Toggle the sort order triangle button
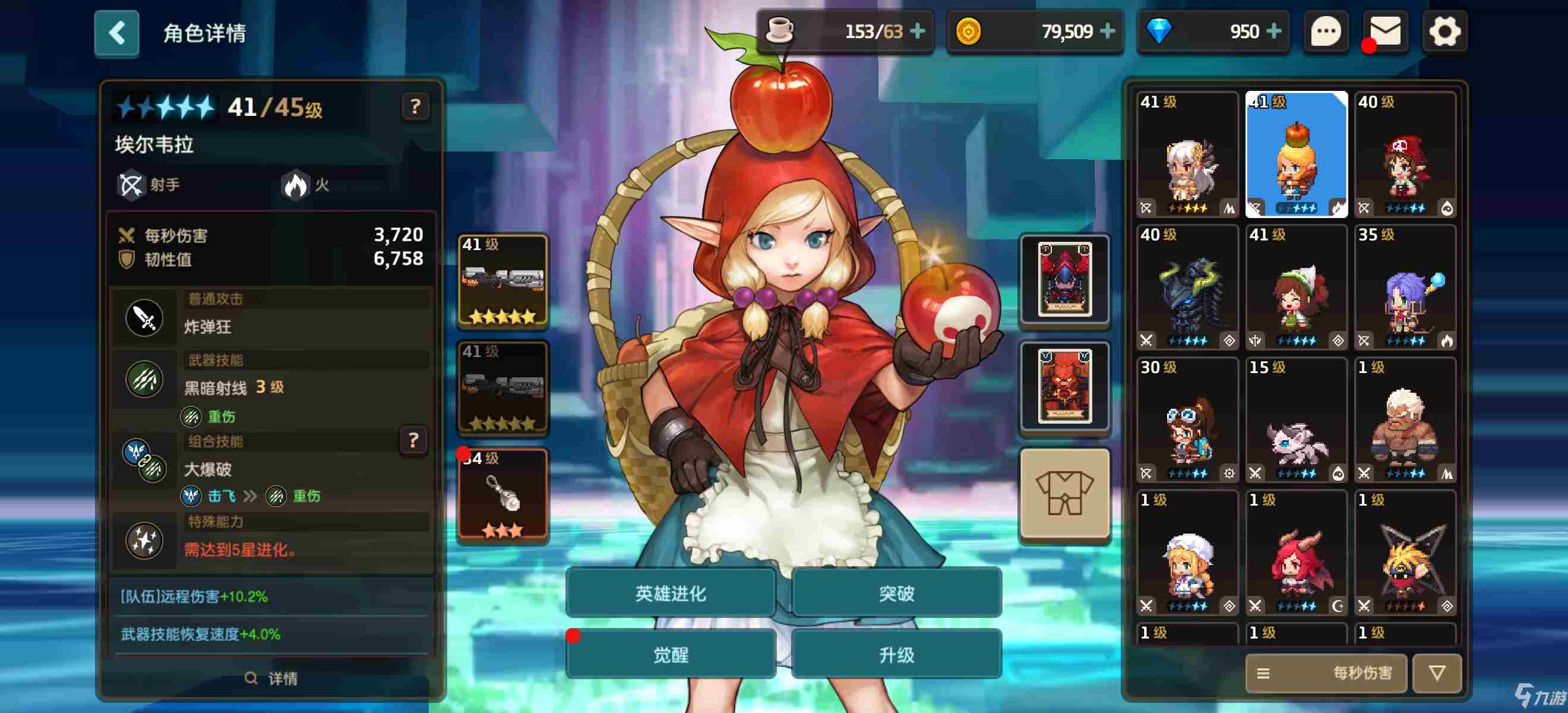 tap(1437, 673)
